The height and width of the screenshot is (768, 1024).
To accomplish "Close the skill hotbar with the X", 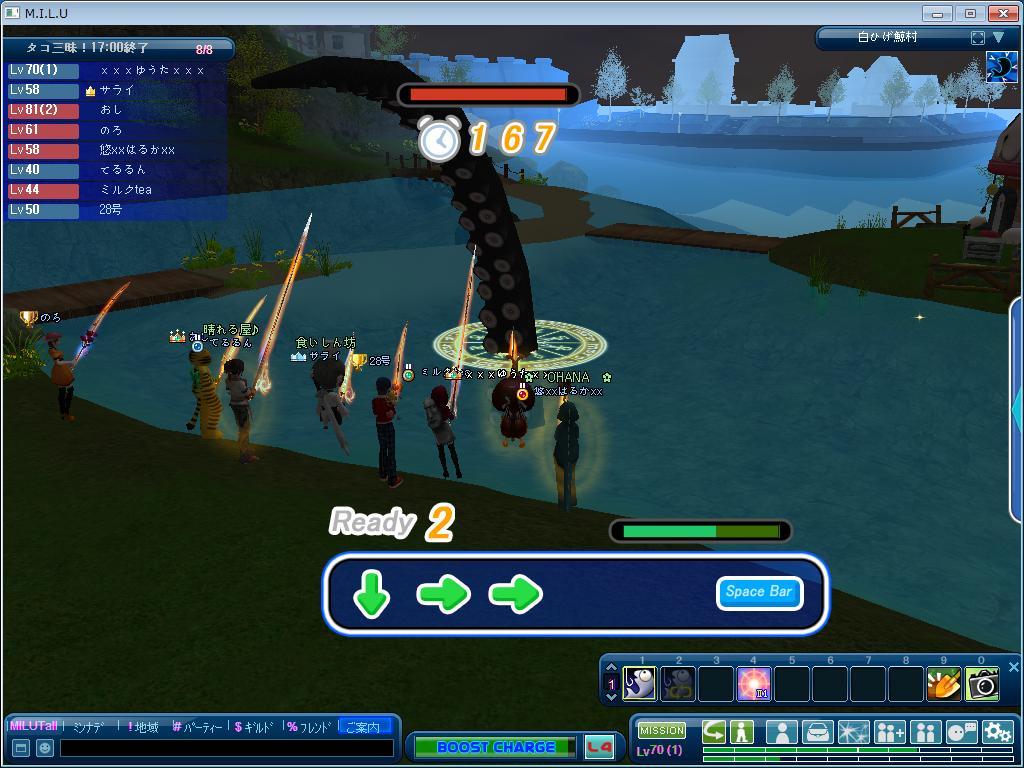I will (1013, 667).
